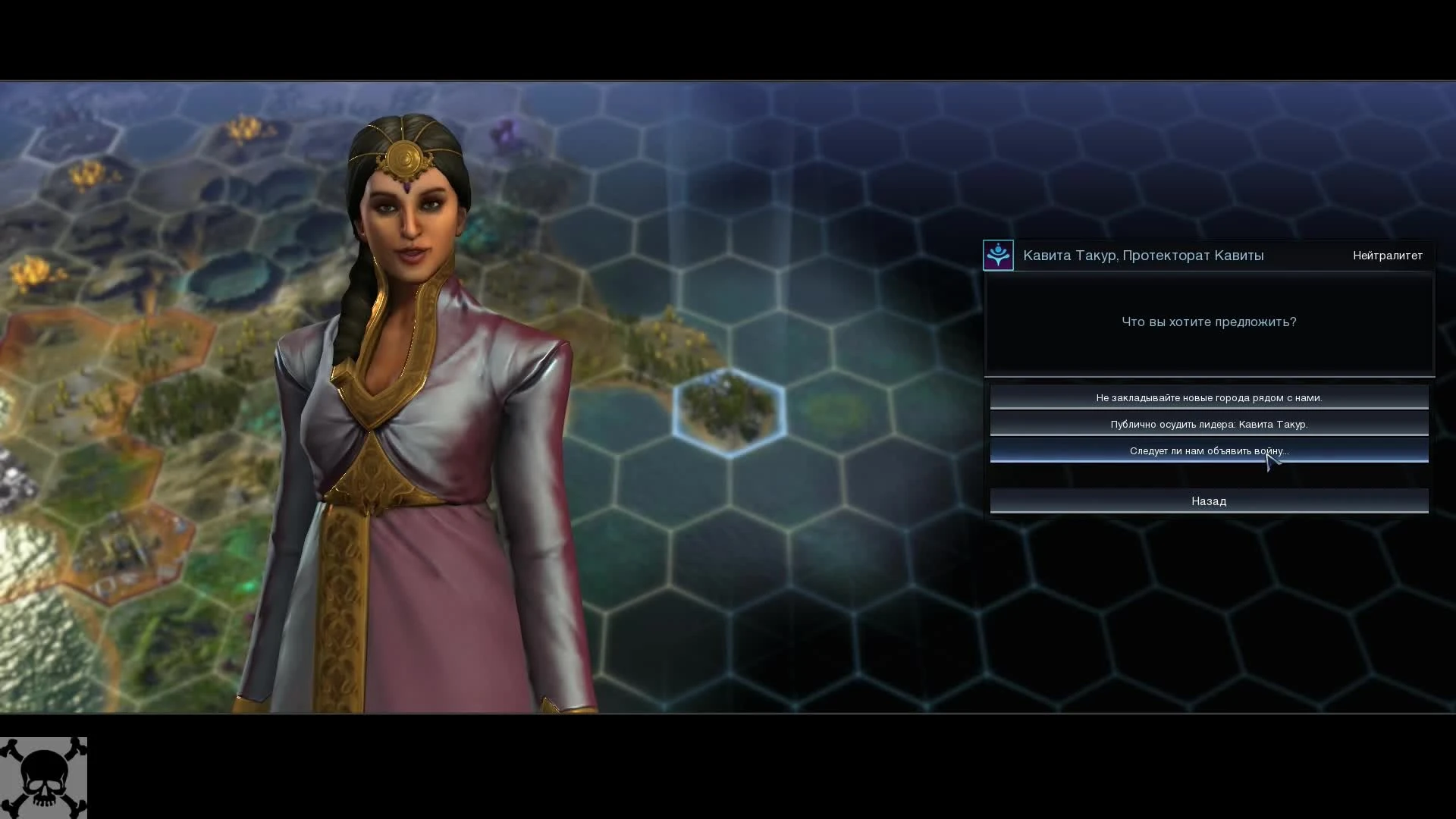1456x819 pixels.
Task: Click the 'Кавита Такур, Протекторат Кавиты' header
Action: (1143, 255)
